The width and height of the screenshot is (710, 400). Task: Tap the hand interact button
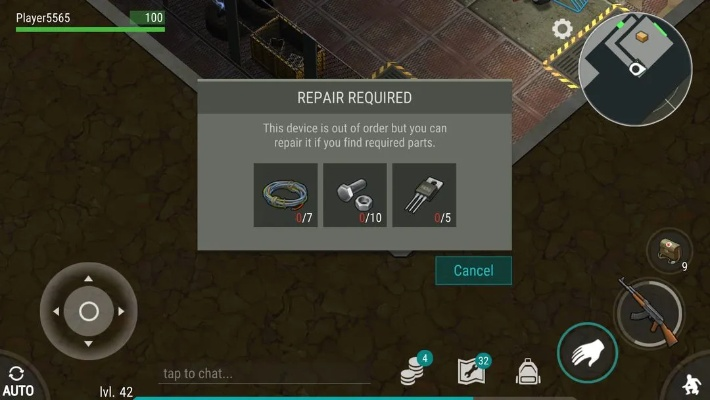pyautogui.click(x=587, y=353)
